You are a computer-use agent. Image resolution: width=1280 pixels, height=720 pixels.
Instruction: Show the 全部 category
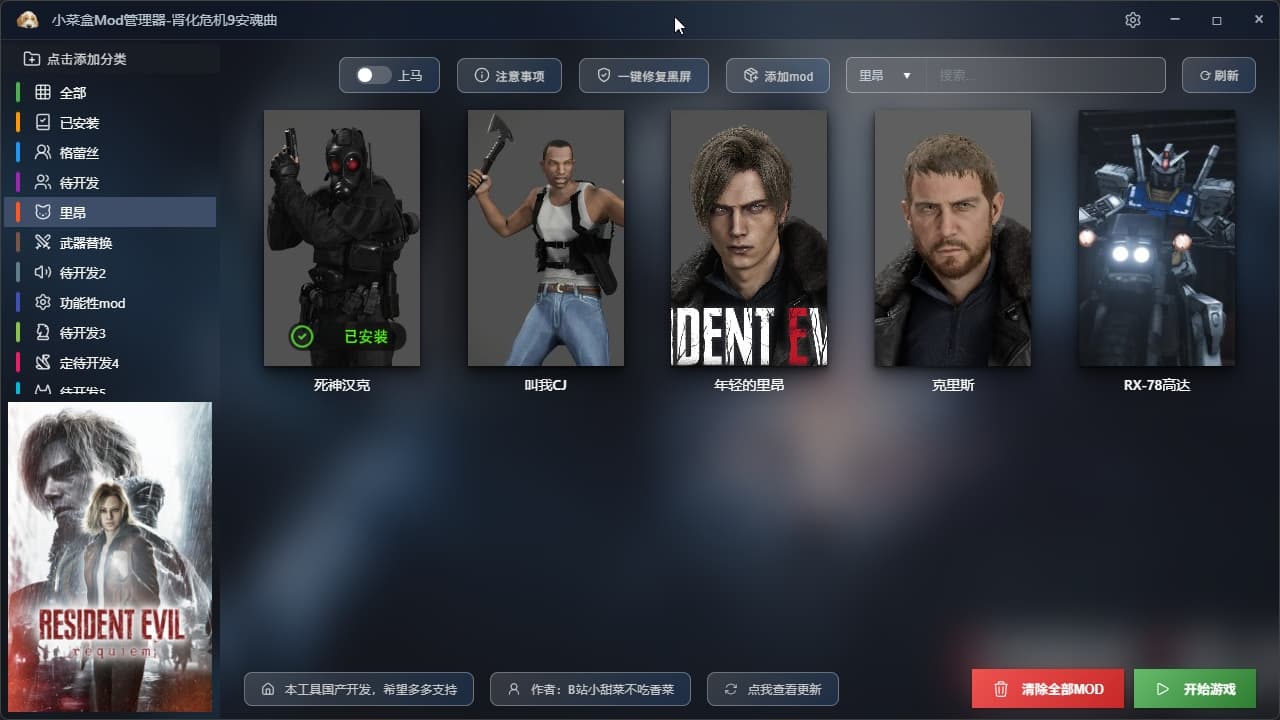coord(73,93)
